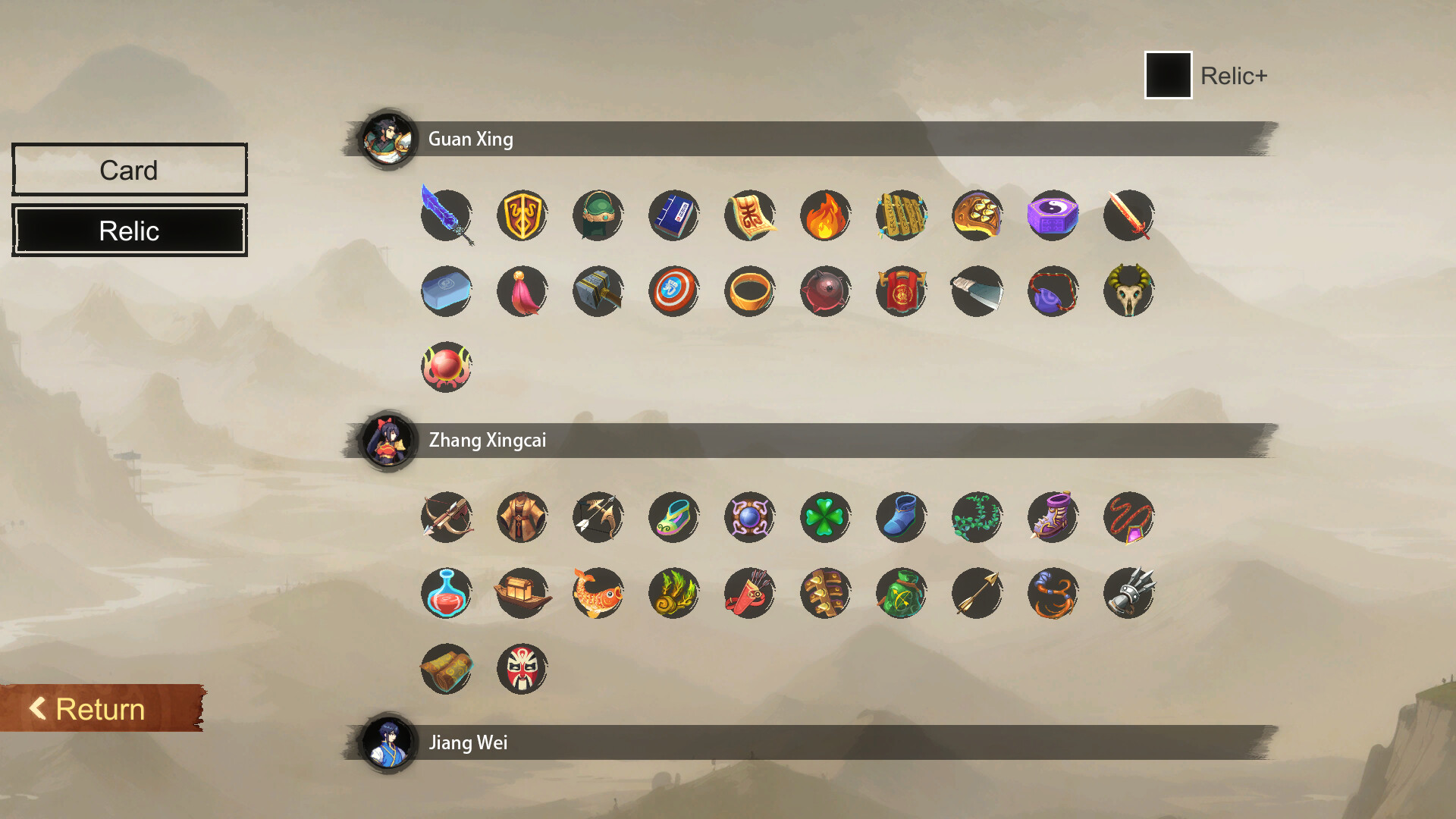The image size is (1456, 819).
Task: Switch to the Card tab
Action: (129, 169)
